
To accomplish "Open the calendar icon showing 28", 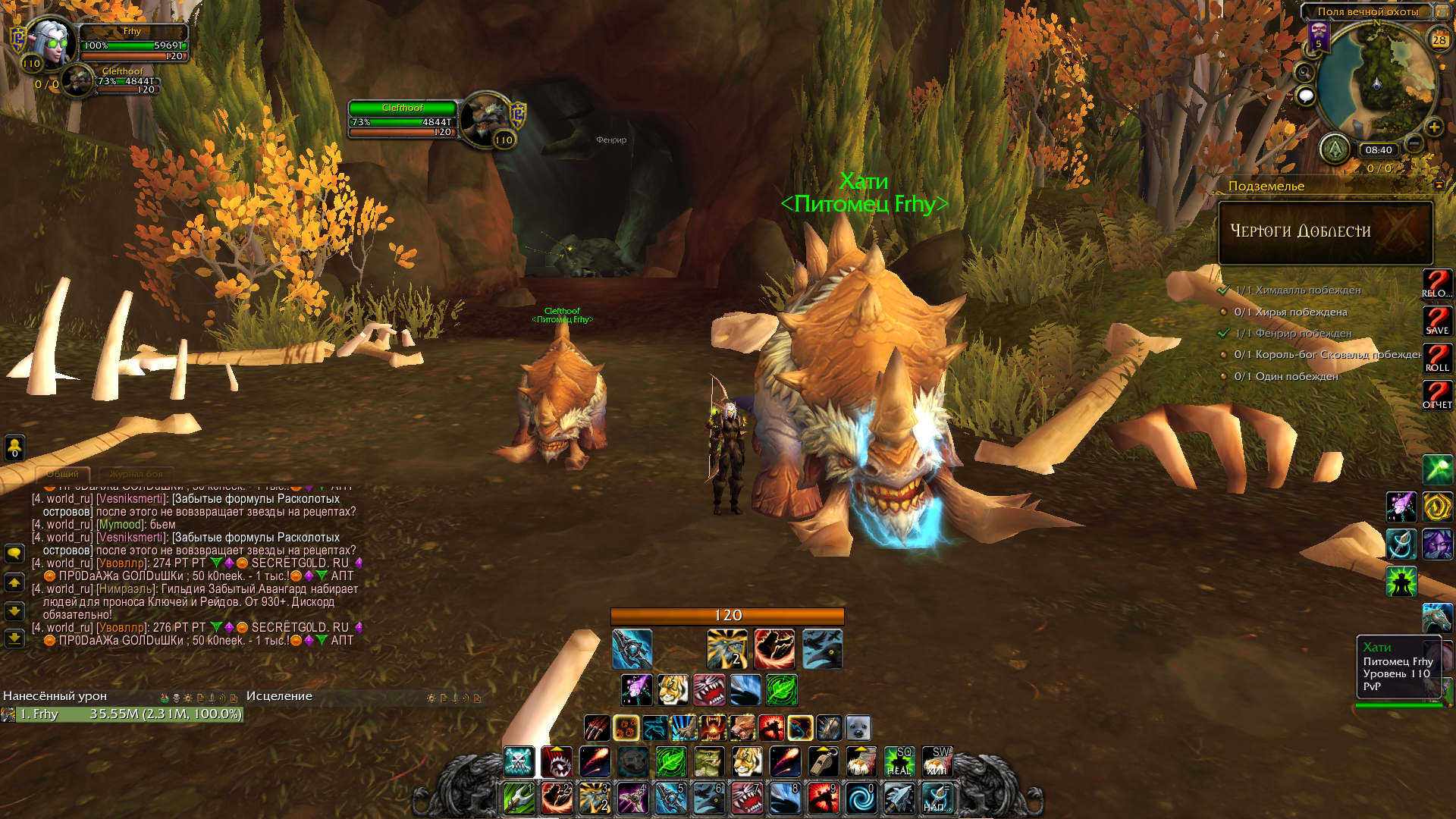I will [x=1439, y=39].
